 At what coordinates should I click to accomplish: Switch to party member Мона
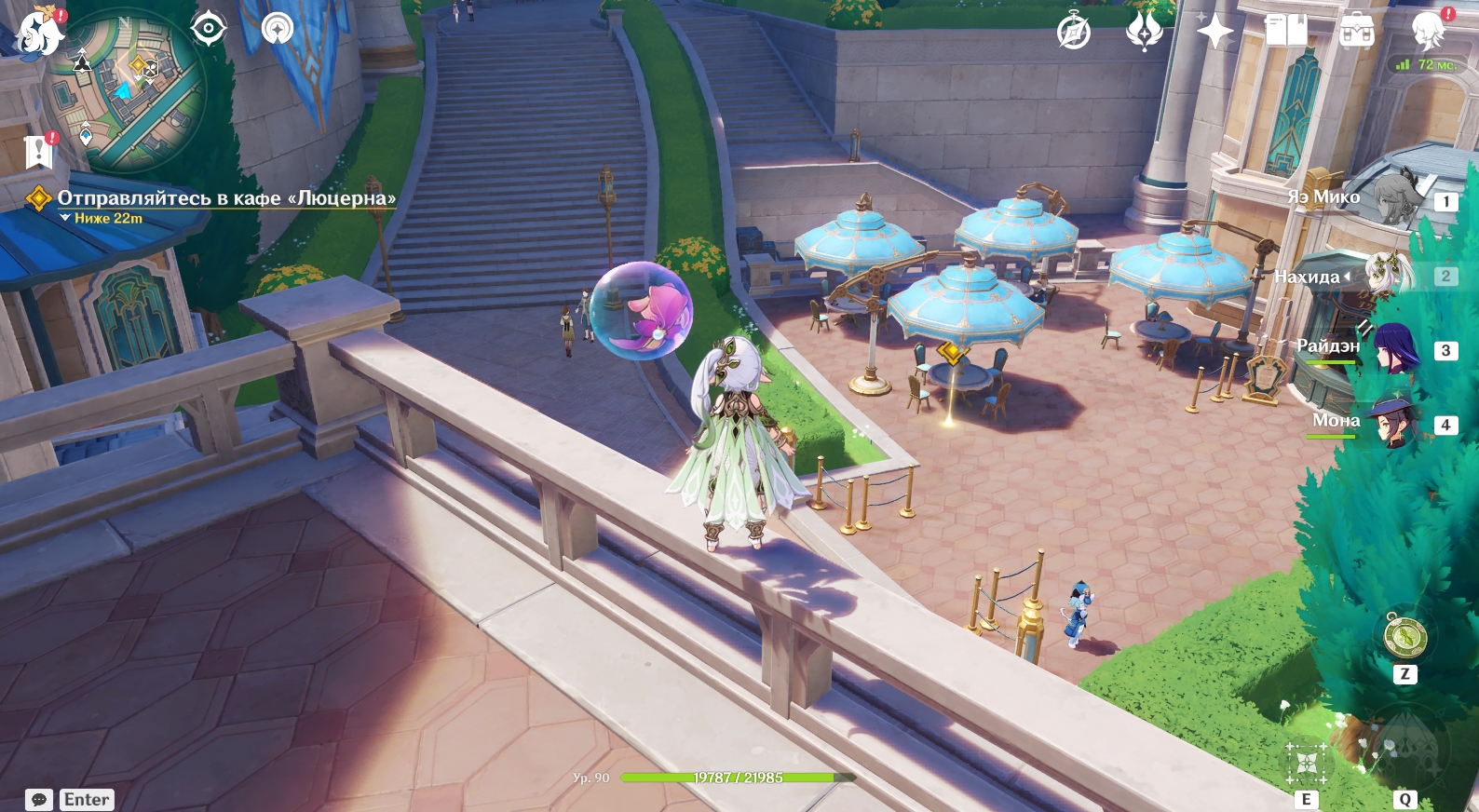point(1394,424)
